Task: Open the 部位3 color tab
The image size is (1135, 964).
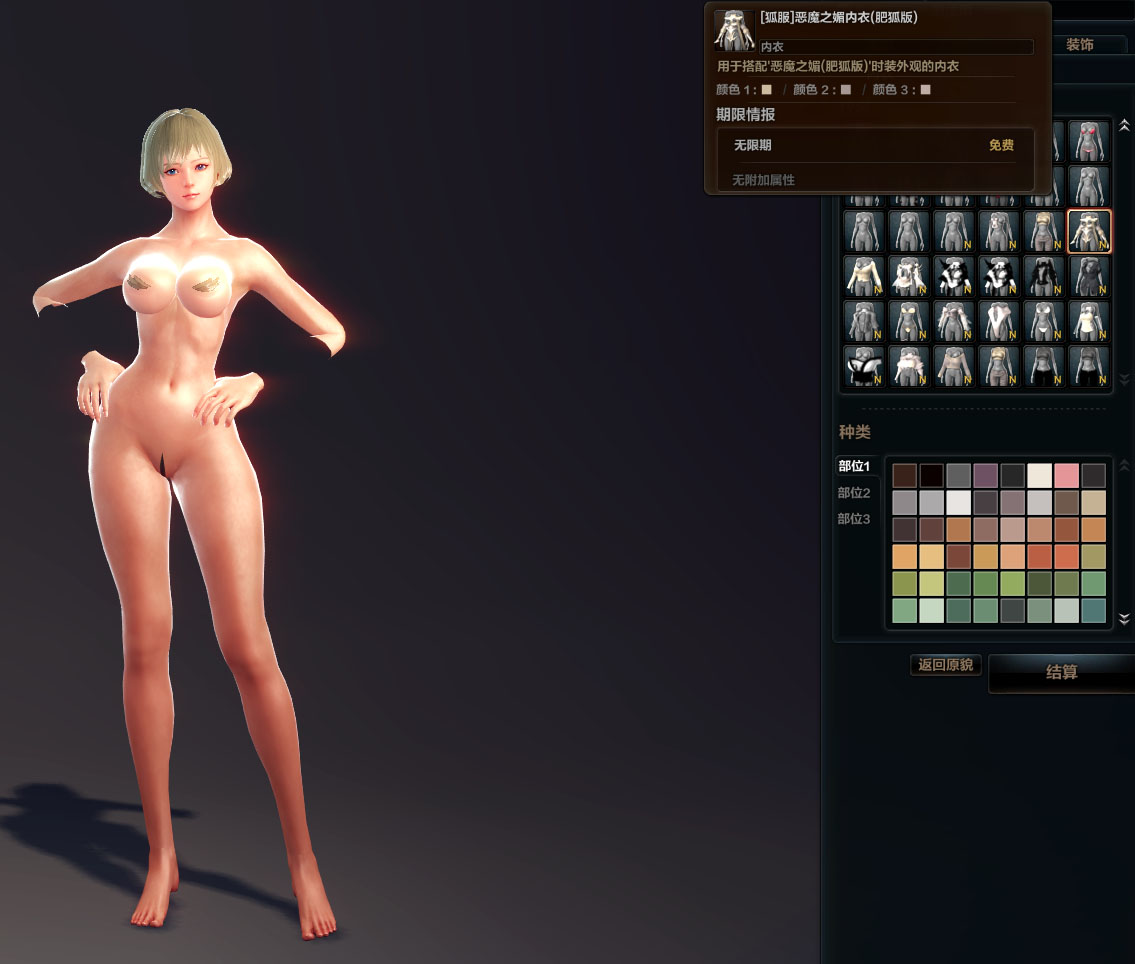Action: click(854, 519)
